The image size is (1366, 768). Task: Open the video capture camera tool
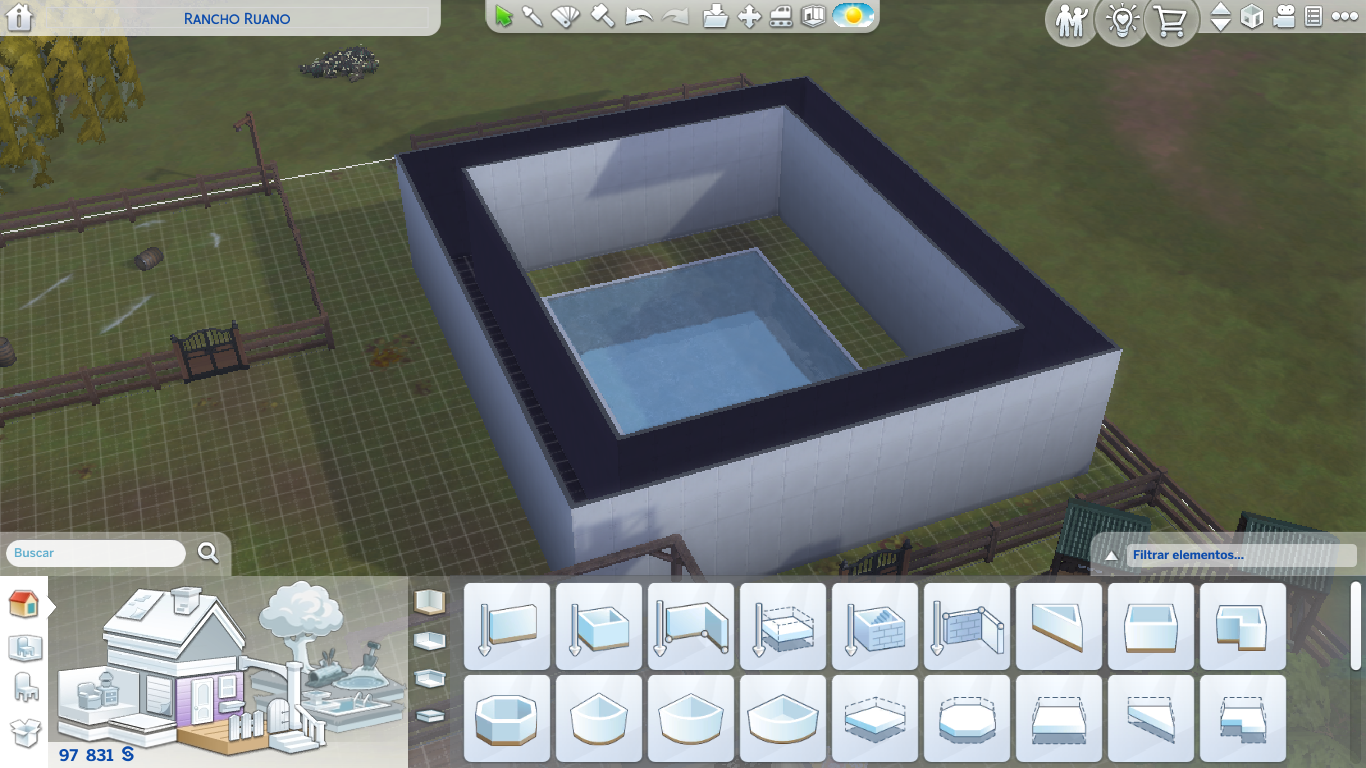coord(1285,18)
